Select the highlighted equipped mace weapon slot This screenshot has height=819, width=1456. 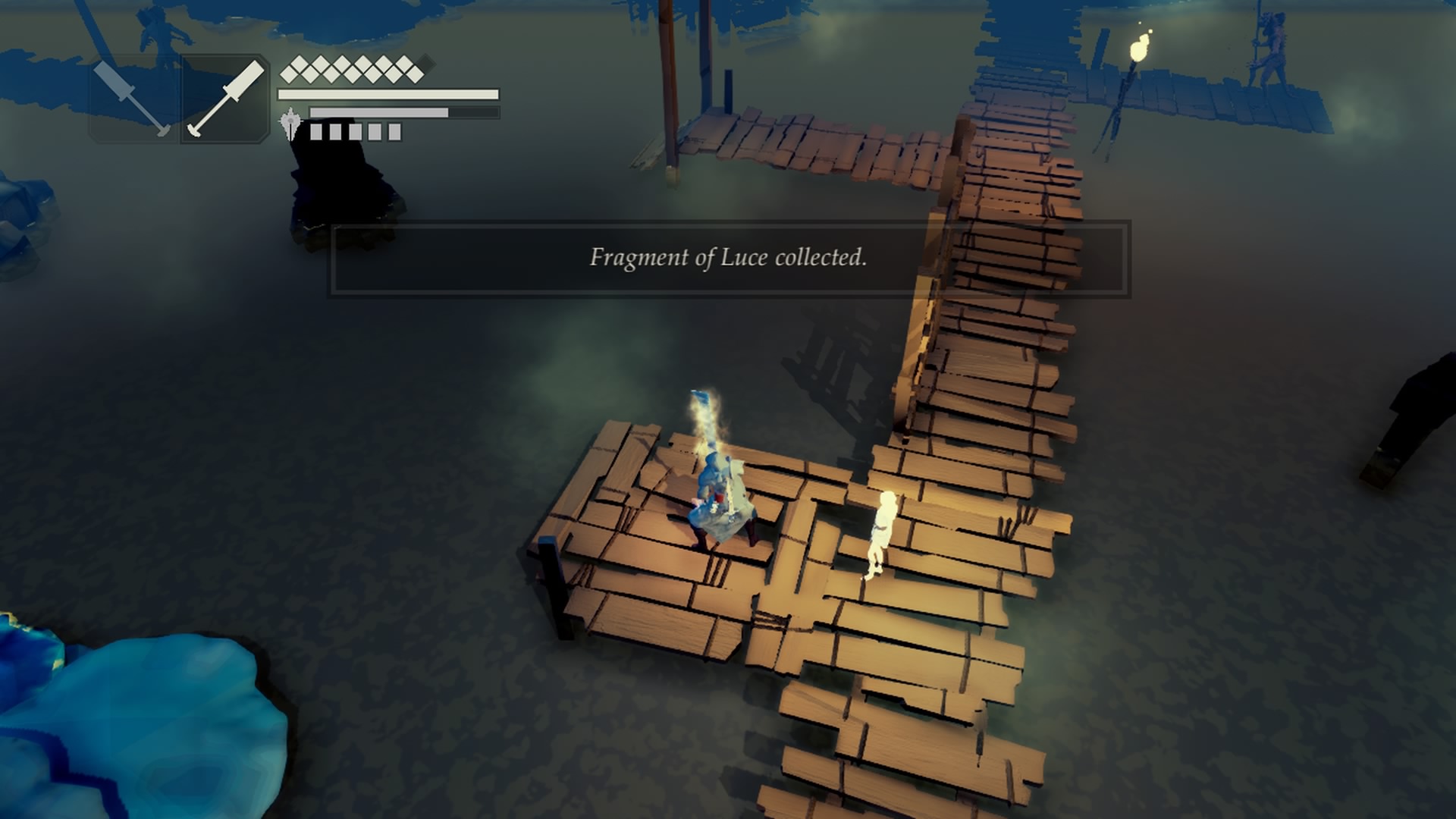click(x=223, y=97)
